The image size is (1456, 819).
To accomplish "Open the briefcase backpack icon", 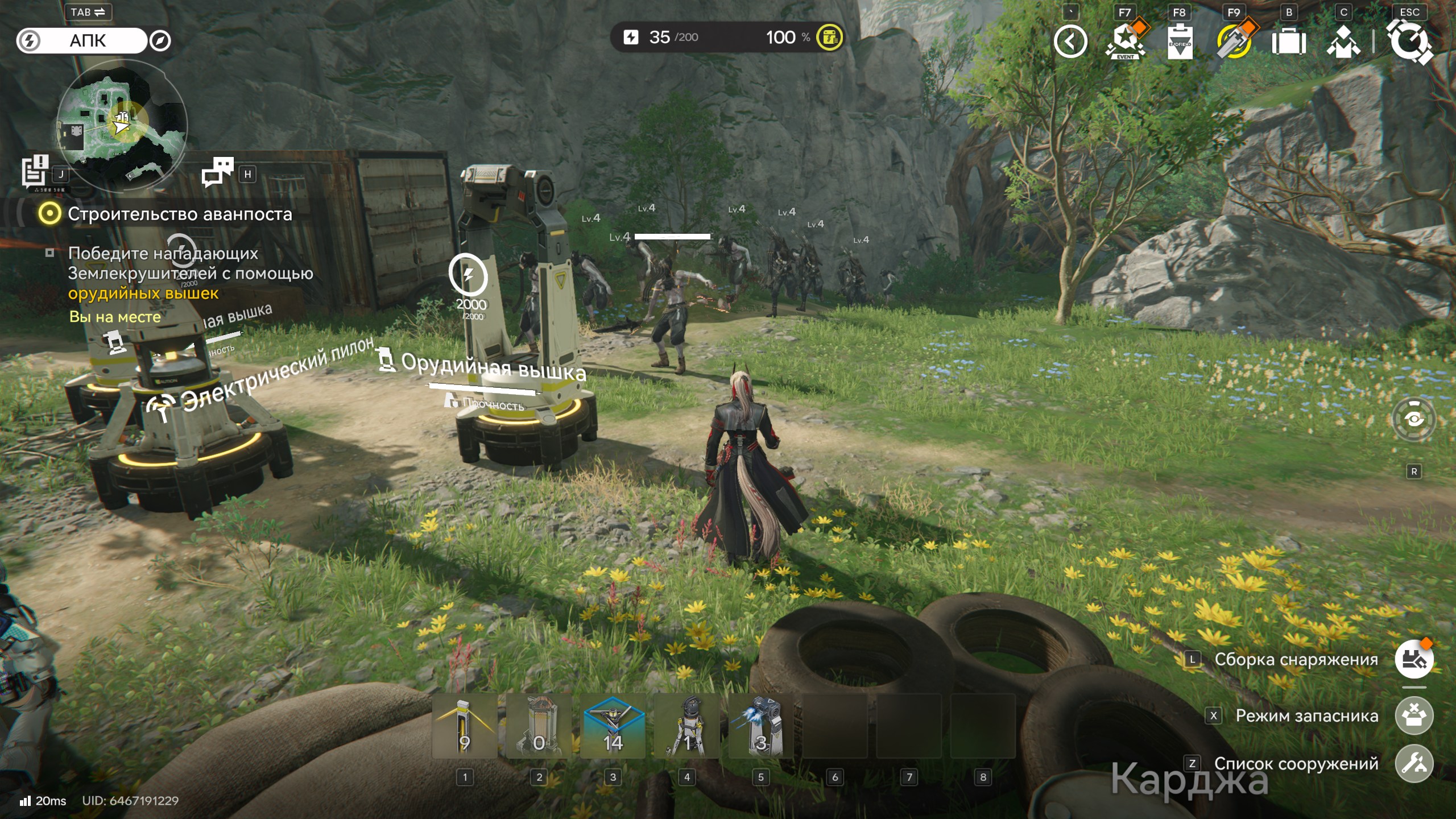I will point(1289,42).
